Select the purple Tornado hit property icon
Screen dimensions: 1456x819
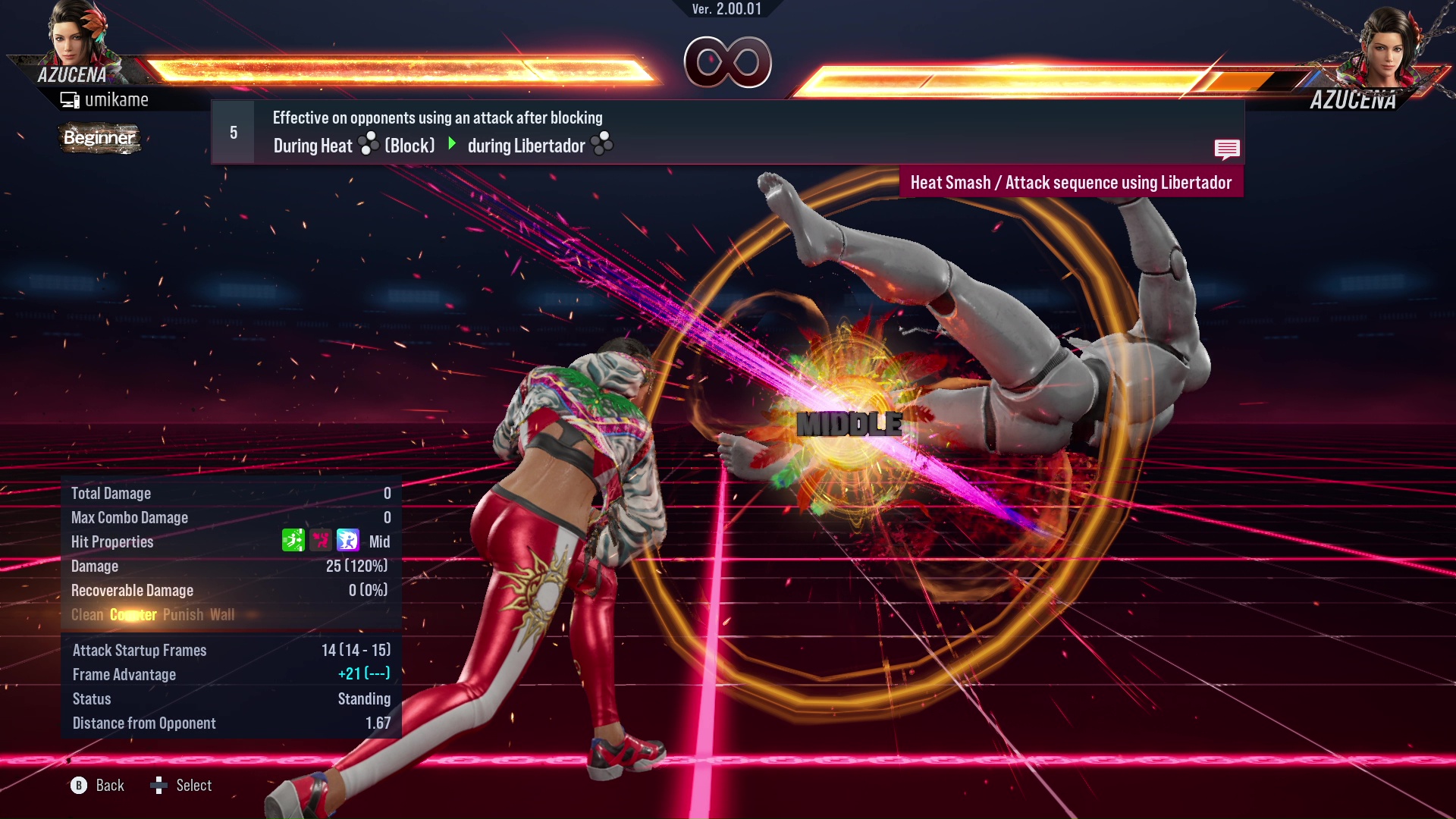point(347,540)
